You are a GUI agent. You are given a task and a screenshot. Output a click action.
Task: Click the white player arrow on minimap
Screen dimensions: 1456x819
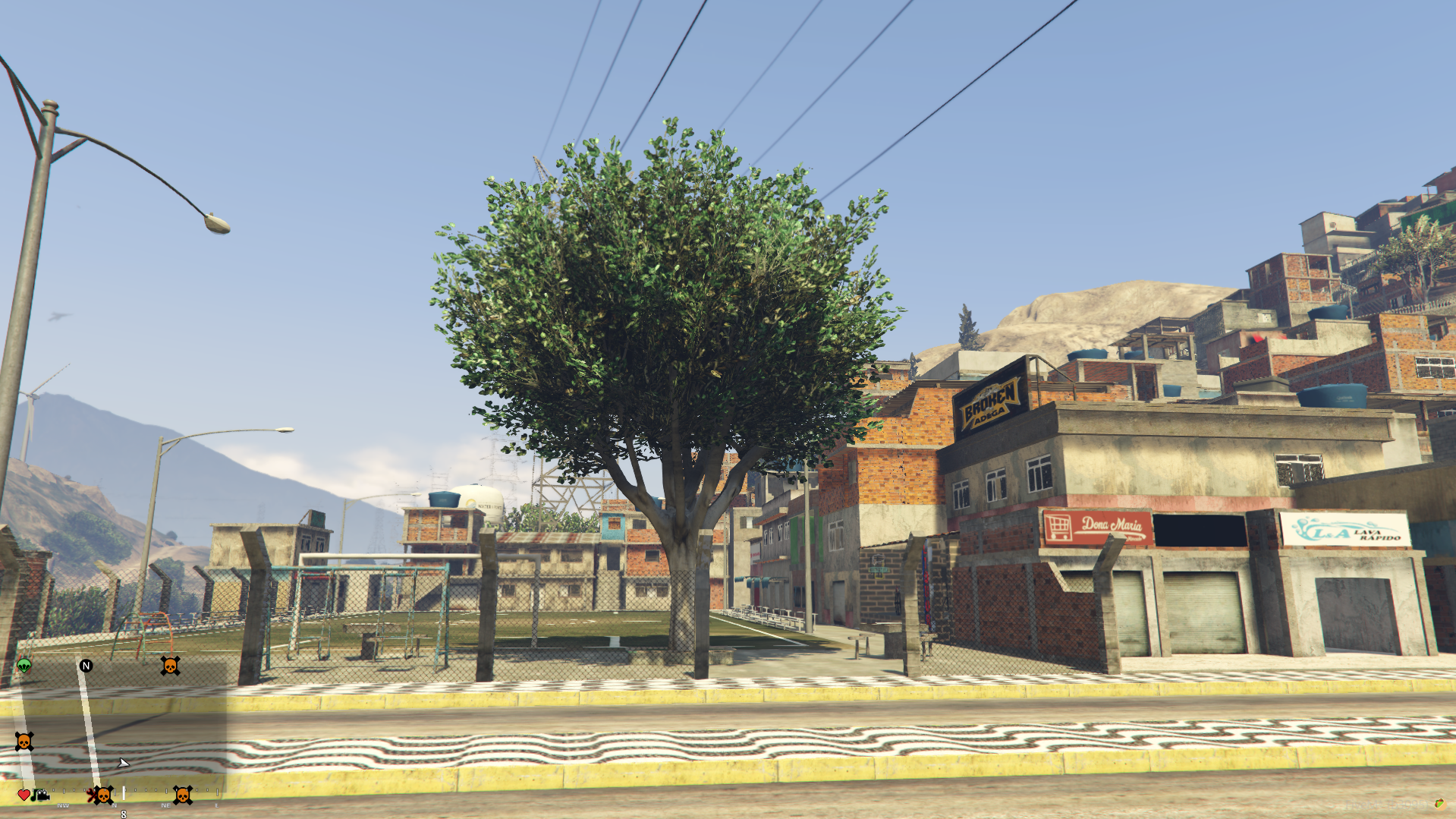coord(123,763)
